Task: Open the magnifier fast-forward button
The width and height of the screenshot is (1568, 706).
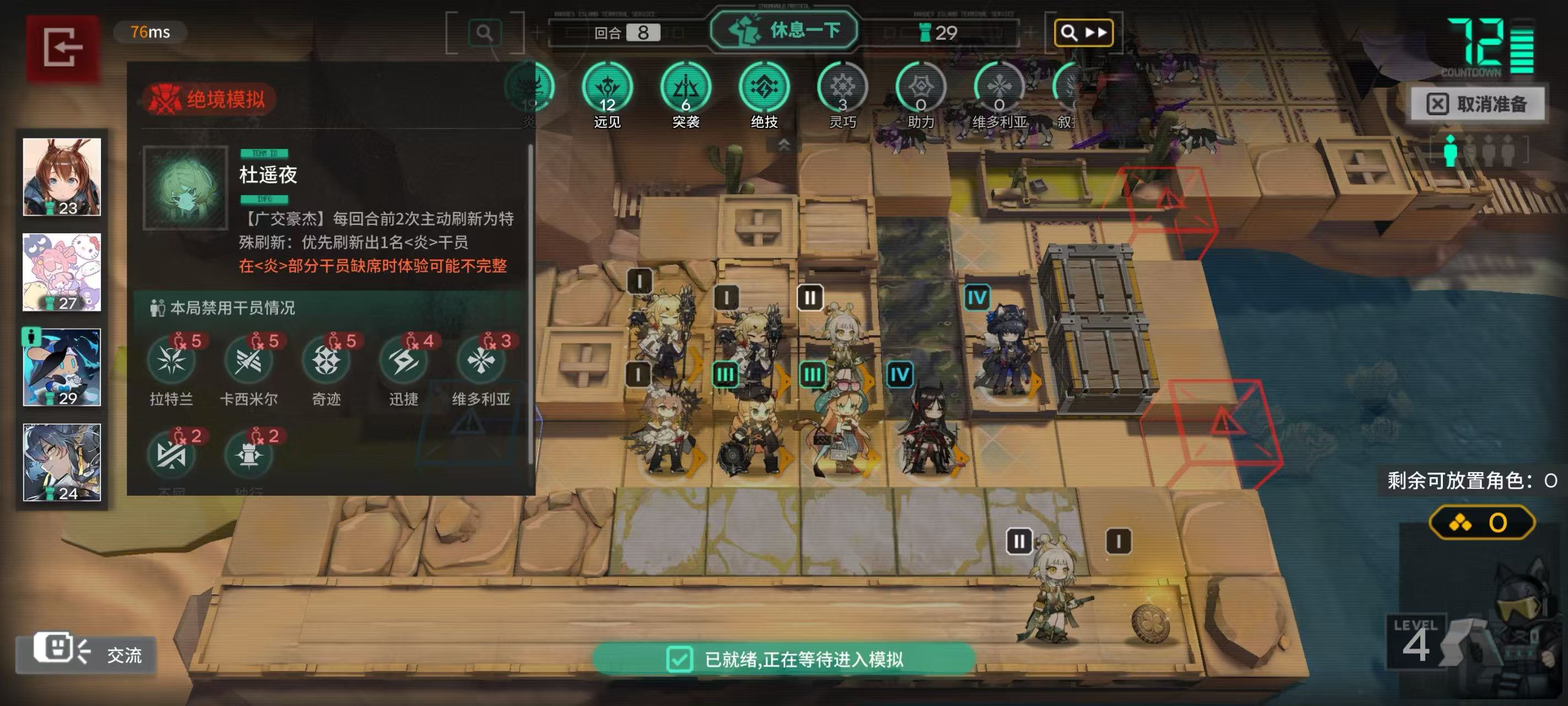Action: 1083,33
